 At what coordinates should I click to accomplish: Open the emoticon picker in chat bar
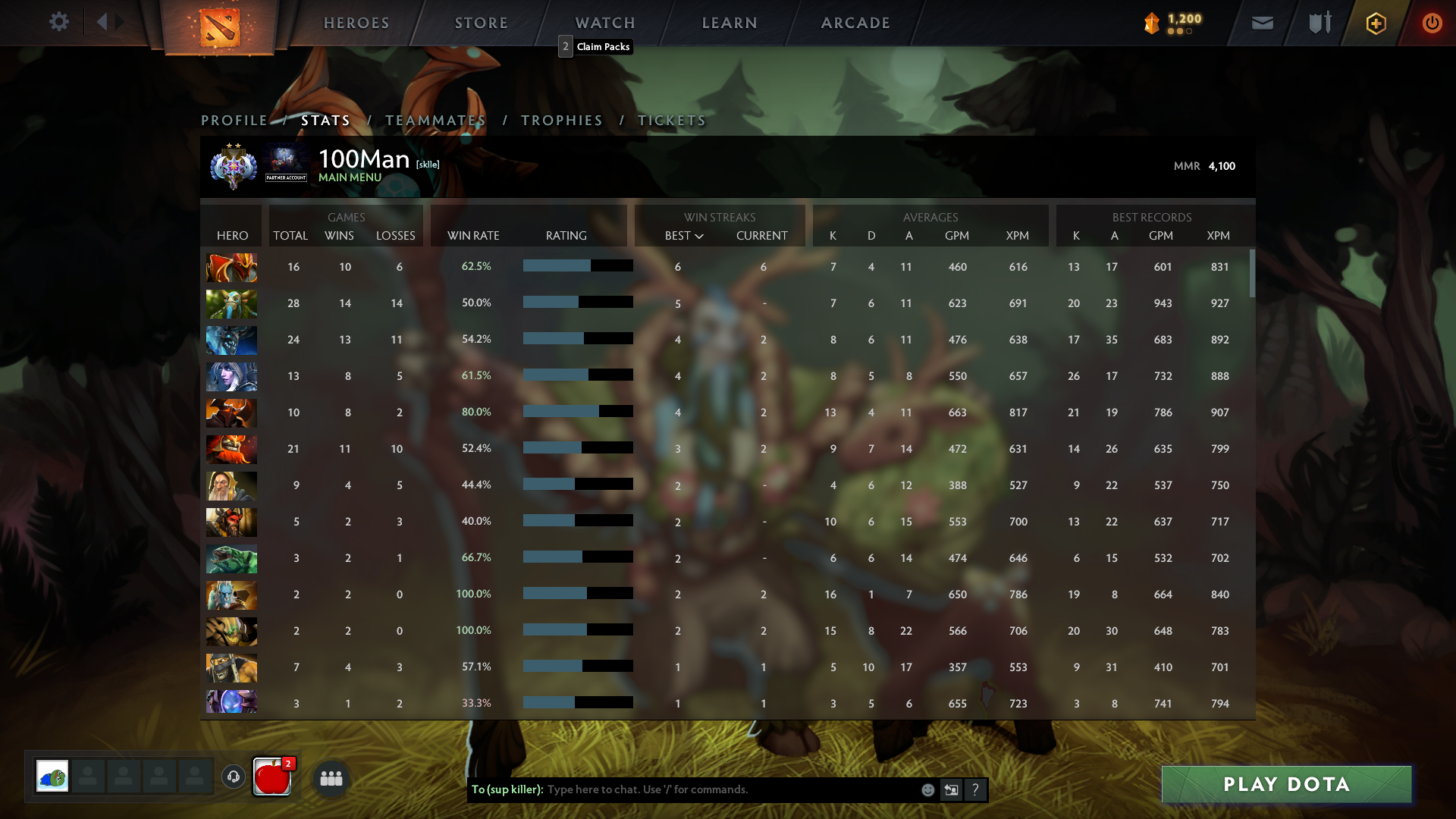tap(927, 789)
